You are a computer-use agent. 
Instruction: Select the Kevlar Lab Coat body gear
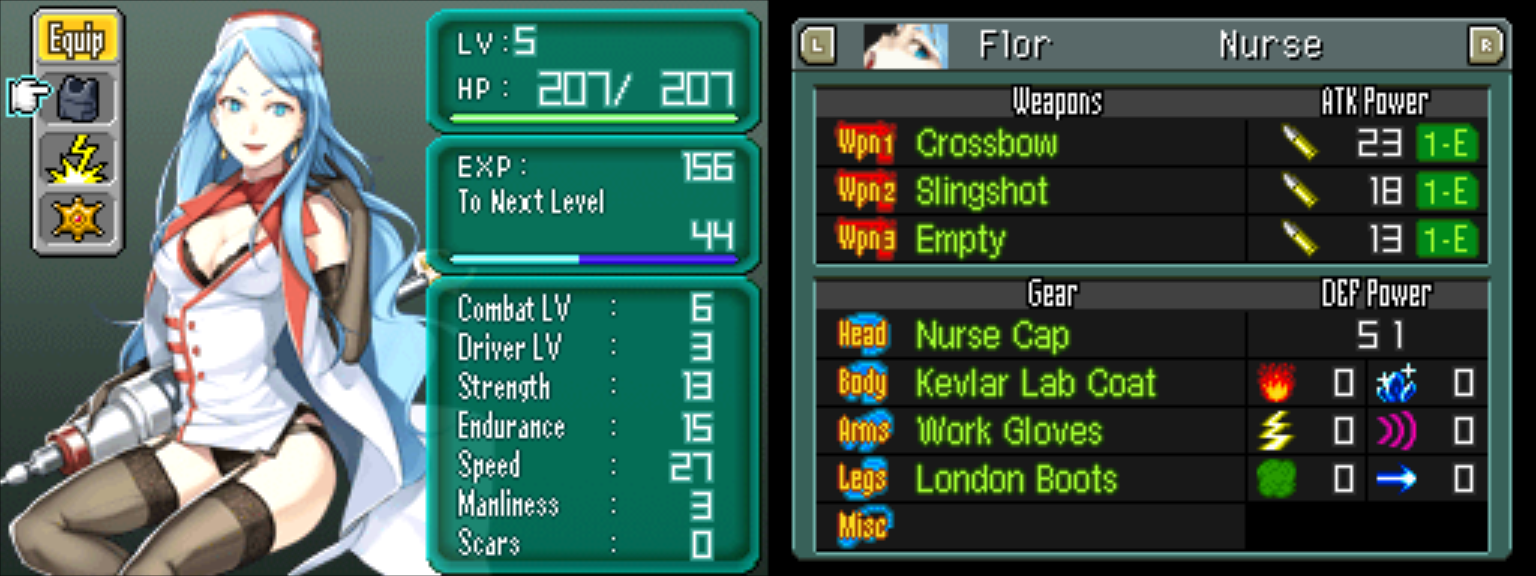click(1035, 383)
